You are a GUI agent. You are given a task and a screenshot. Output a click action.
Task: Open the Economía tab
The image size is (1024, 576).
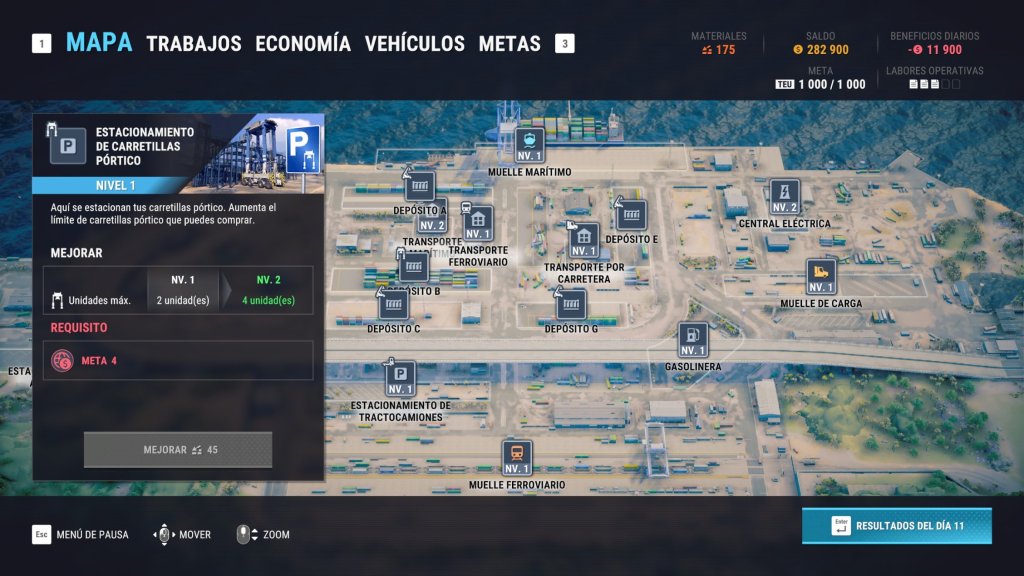[303, 44]
